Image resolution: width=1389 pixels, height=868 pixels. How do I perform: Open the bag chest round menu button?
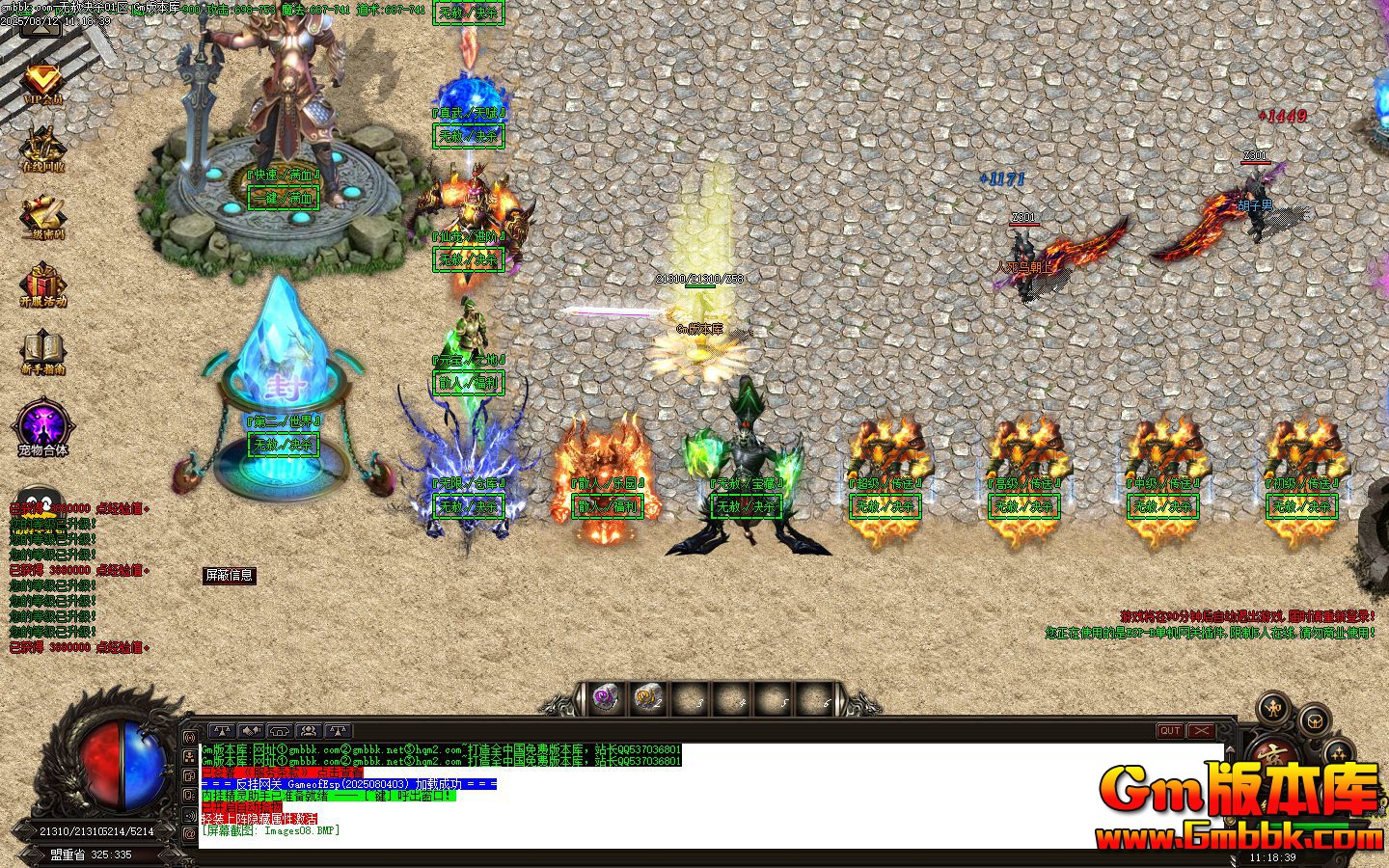tap(1314, 720)
